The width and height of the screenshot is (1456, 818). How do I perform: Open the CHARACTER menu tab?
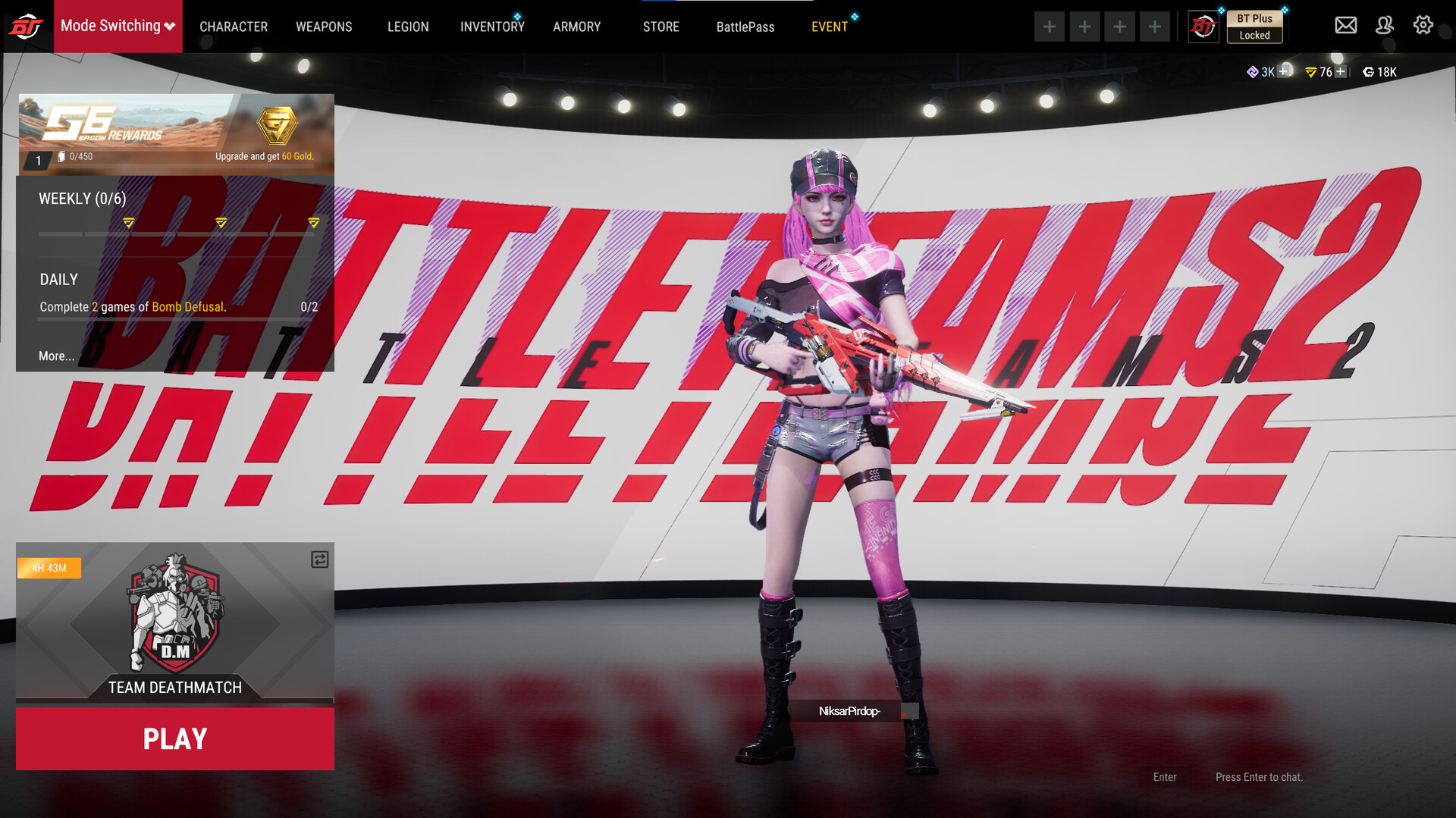point(234,27)
